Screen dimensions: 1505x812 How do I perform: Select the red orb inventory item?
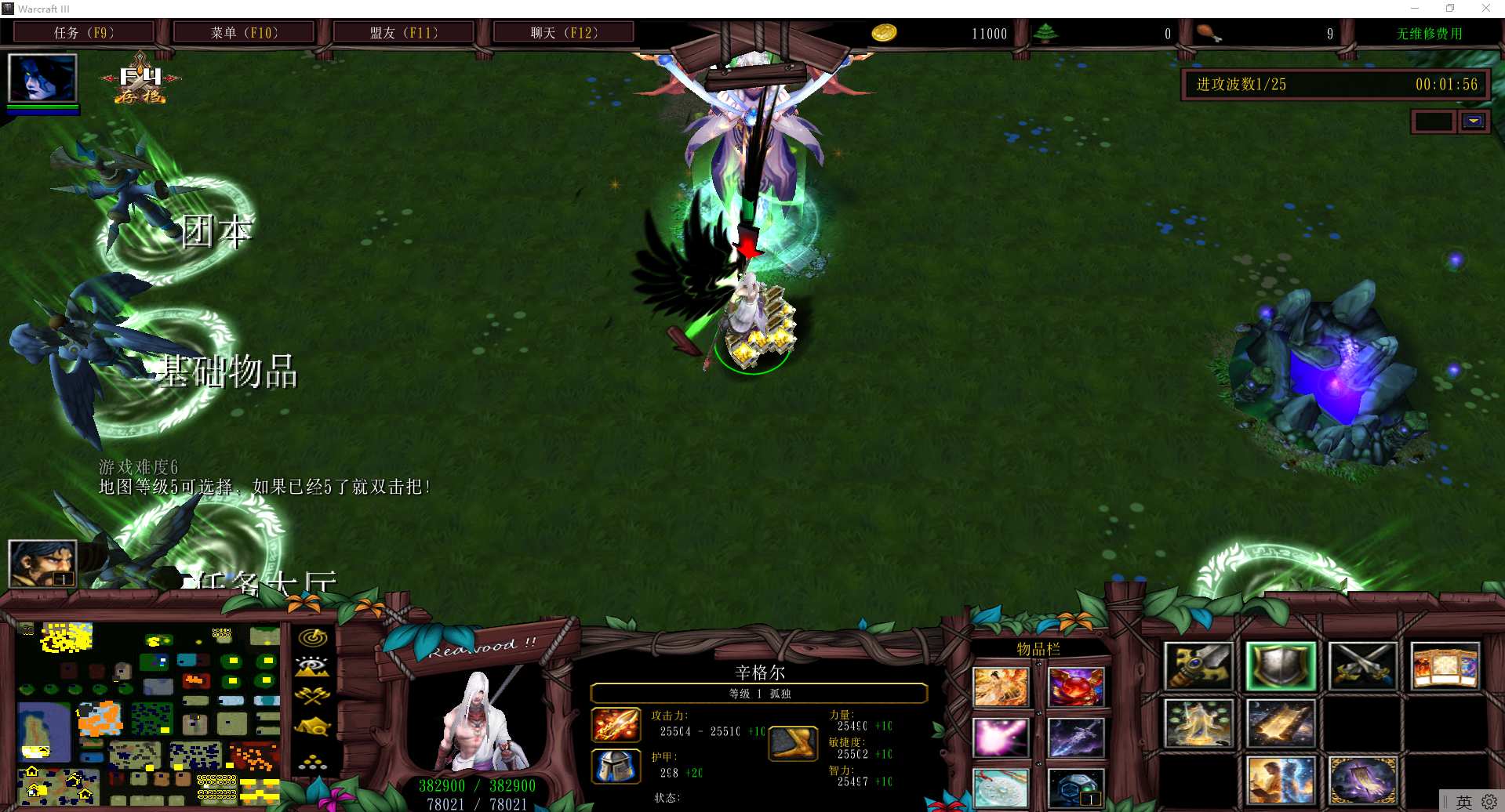[x=1076, y=687]
